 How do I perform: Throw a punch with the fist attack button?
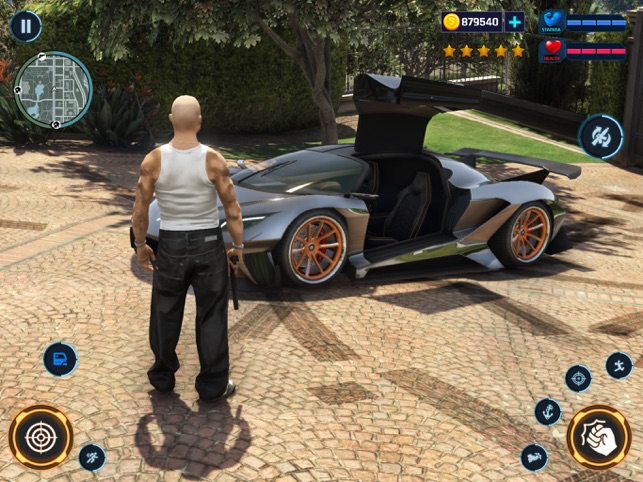click(x=598, y=437)
